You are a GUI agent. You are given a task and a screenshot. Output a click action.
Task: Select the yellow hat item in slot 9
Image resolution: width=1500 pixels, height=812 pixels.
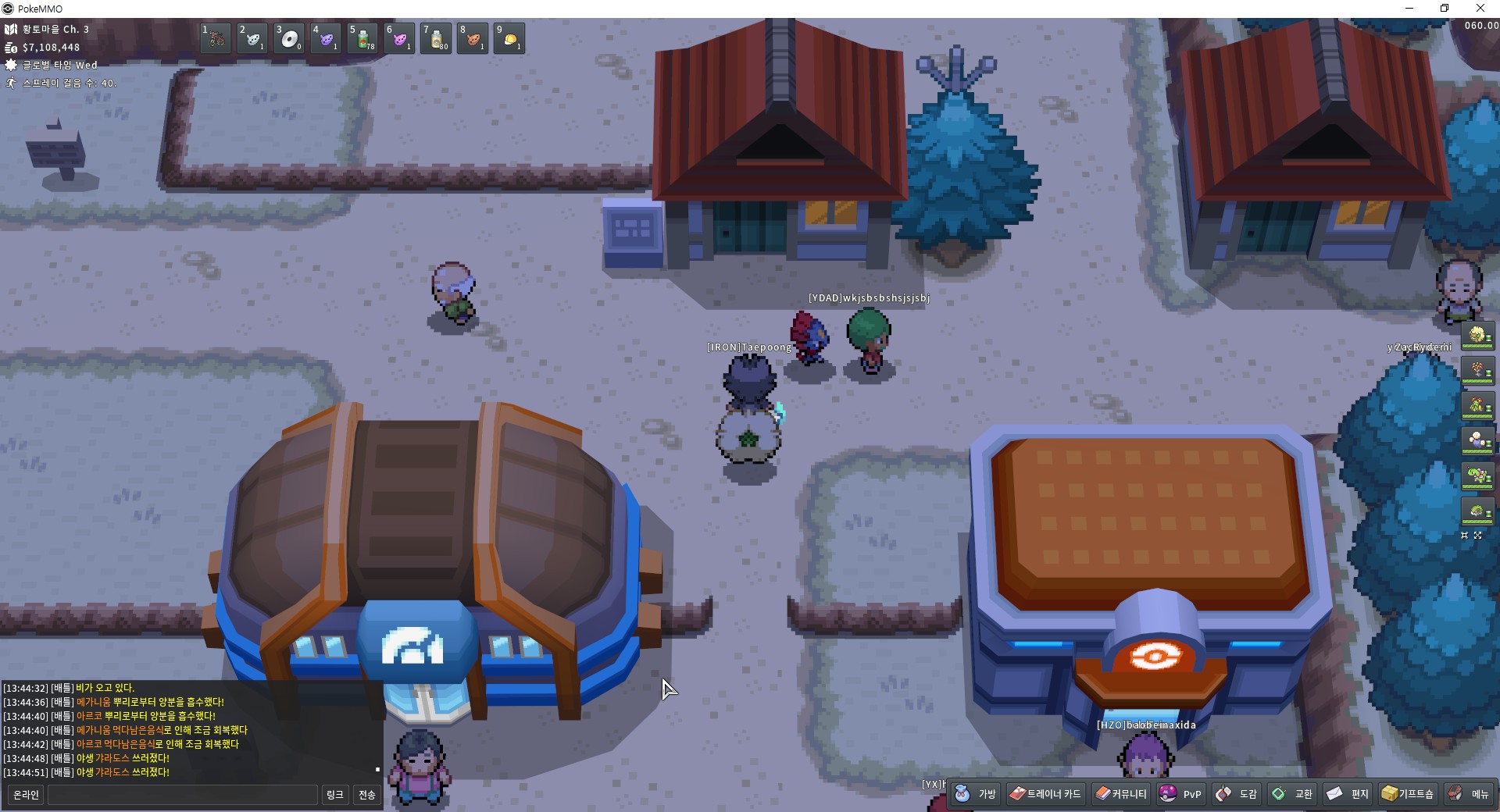click(x=510, y=38)
